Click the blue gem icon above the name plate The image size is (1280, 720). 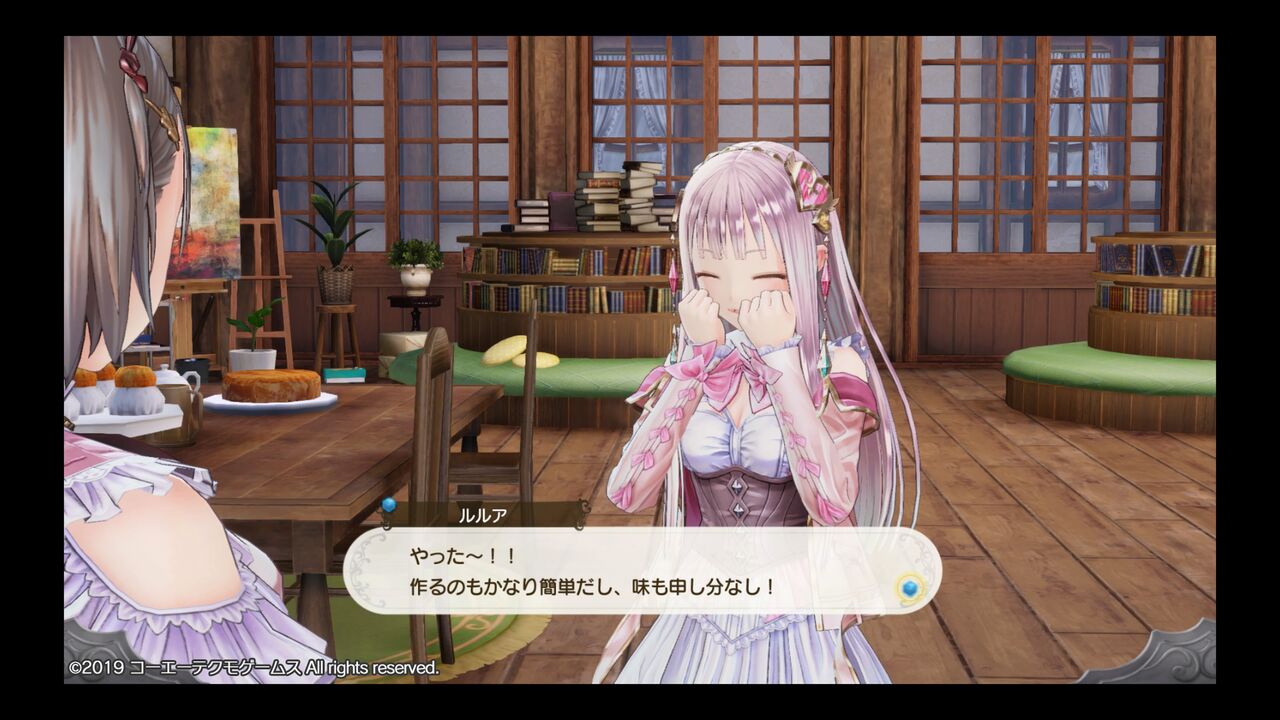tap(389, 508)
